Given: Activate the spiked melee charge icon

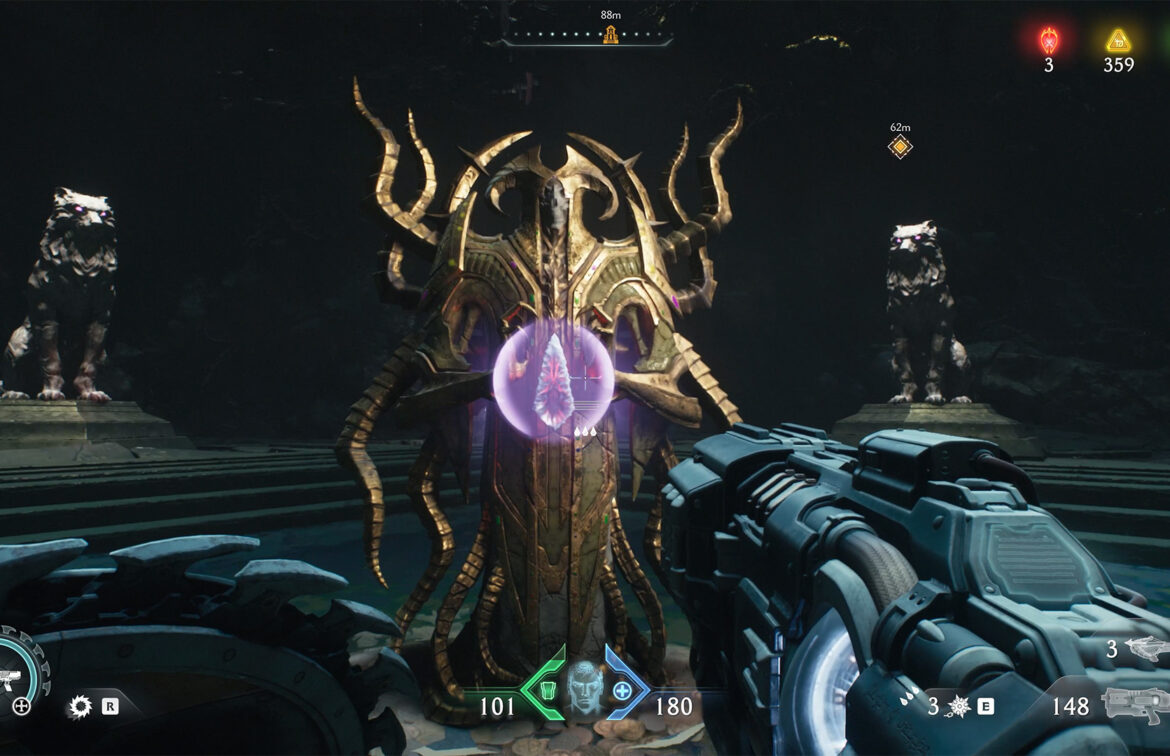Looking at the screenshot, I should click(x=959, y=707).
